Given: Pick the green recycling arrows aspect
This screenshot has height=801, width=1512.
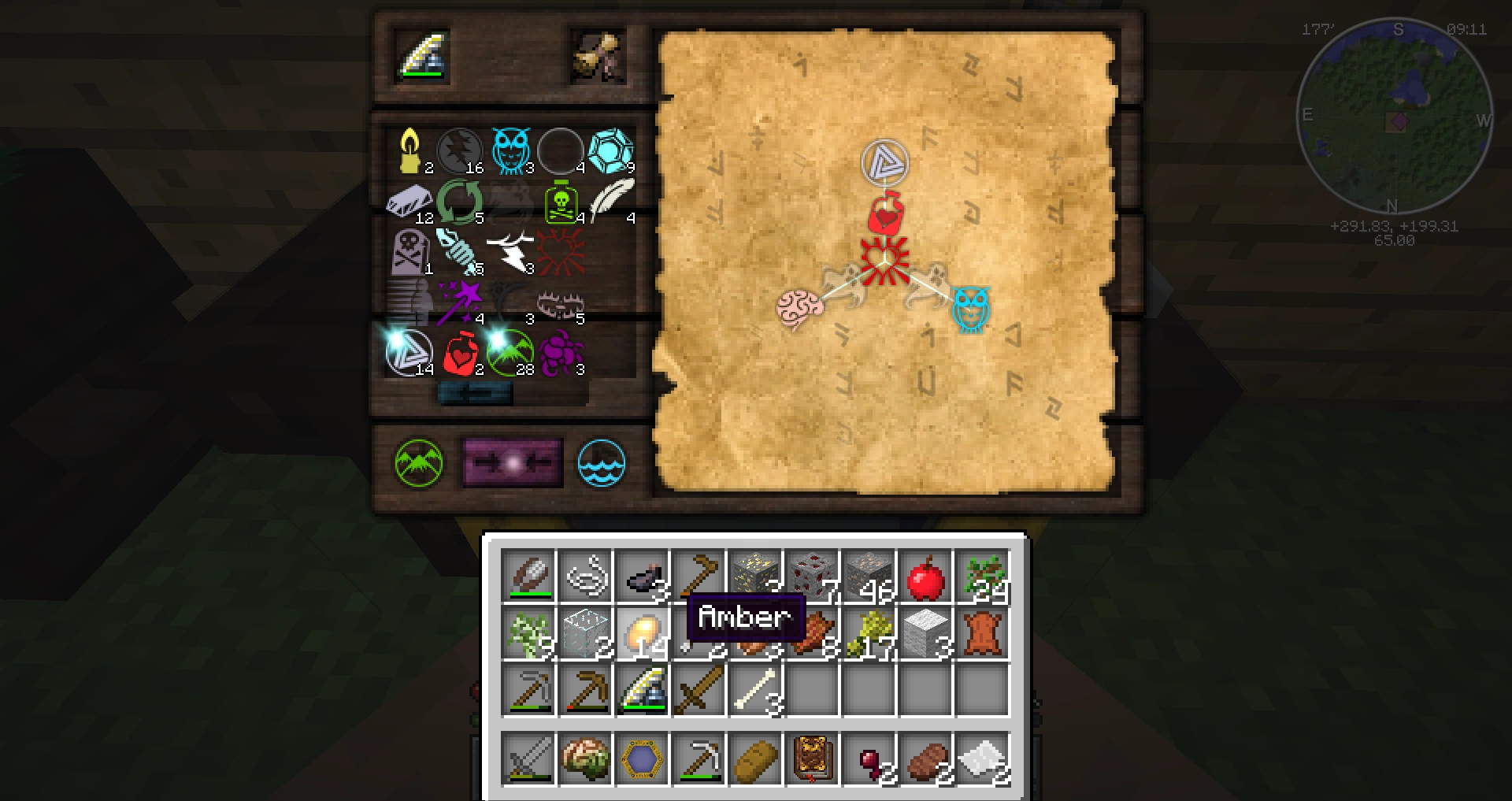Looking at the screenshot, I should (x=460, y=202).
